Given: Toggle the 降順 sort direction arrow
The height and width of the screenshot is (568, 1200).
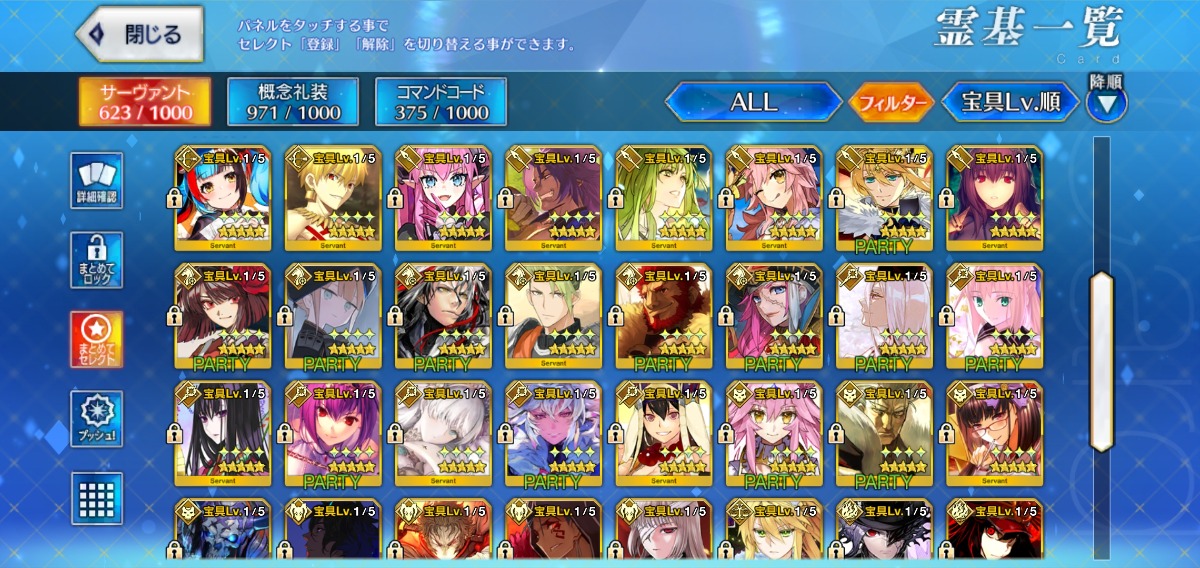Looking at the screenshot, I should 1106,102.
